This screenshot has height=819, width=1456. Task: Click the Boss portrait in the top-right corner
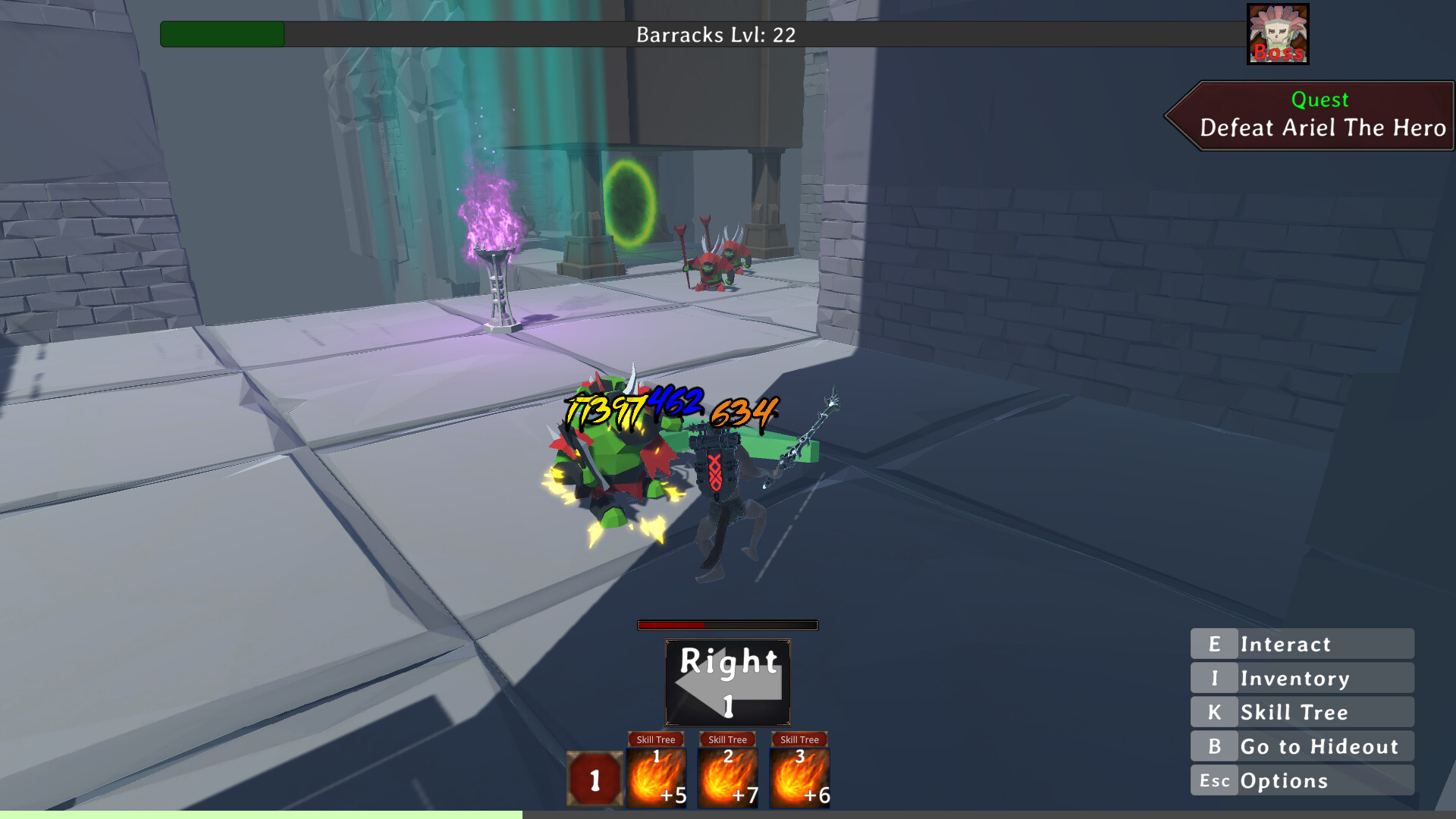coord(1277,30)
